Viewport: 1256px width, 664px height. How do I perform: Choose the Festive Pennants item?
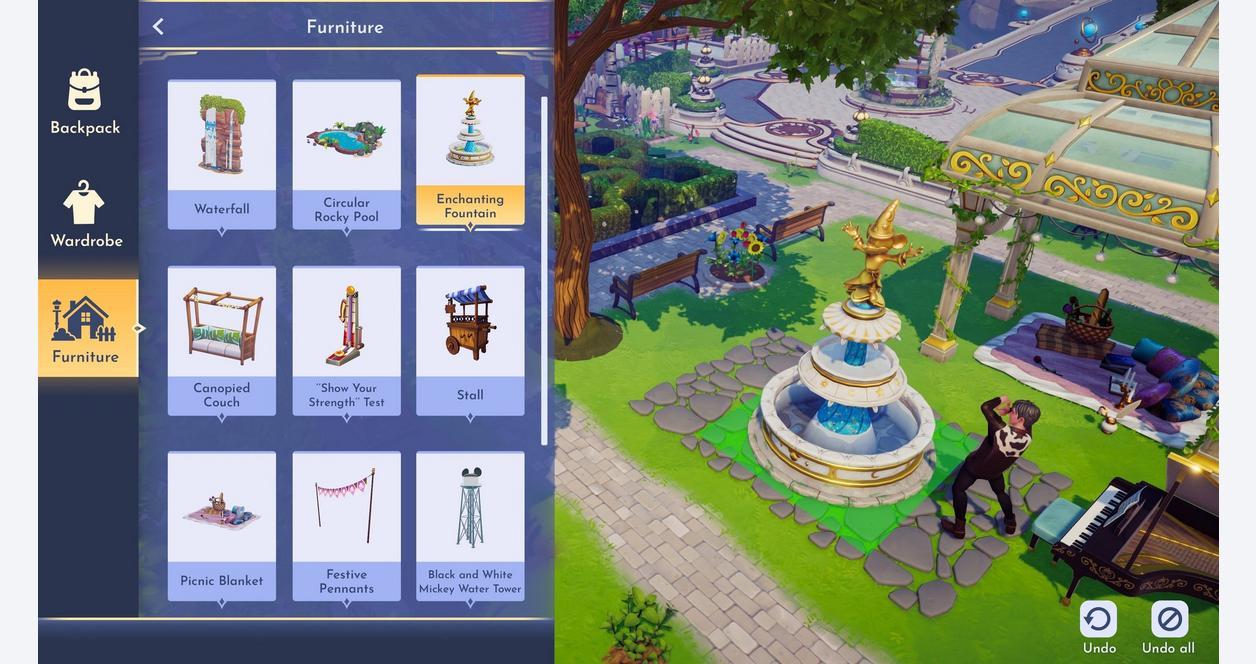click(346, 526)
